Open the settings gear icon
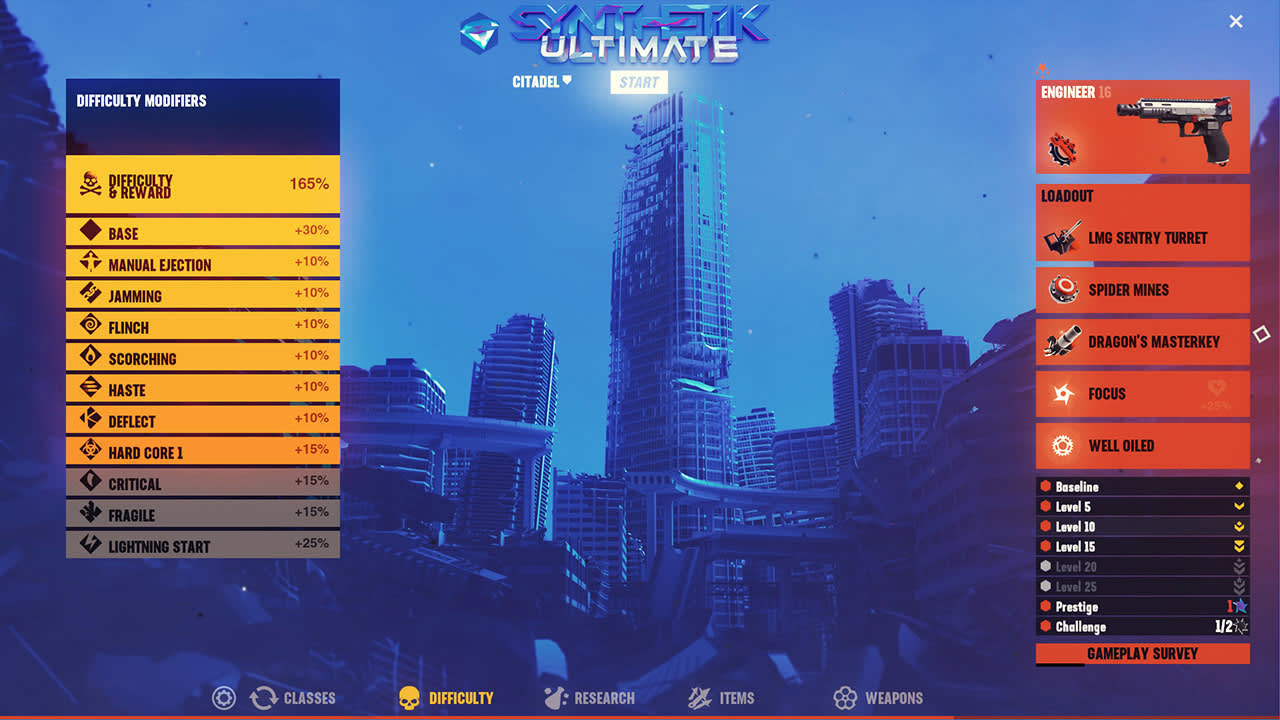 (x=223, y=698)
